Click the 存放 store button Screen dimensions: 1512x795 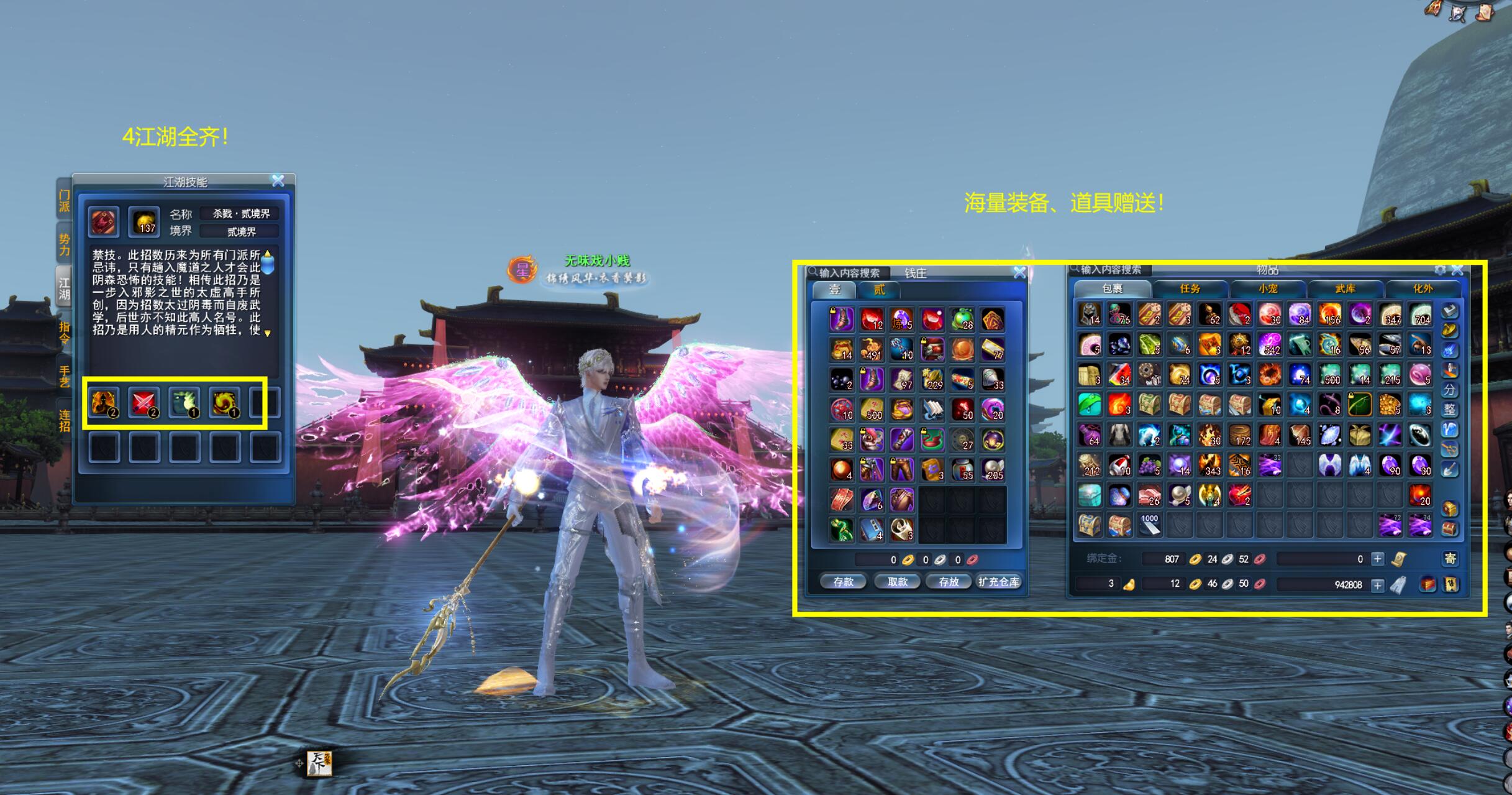[949, 582]
